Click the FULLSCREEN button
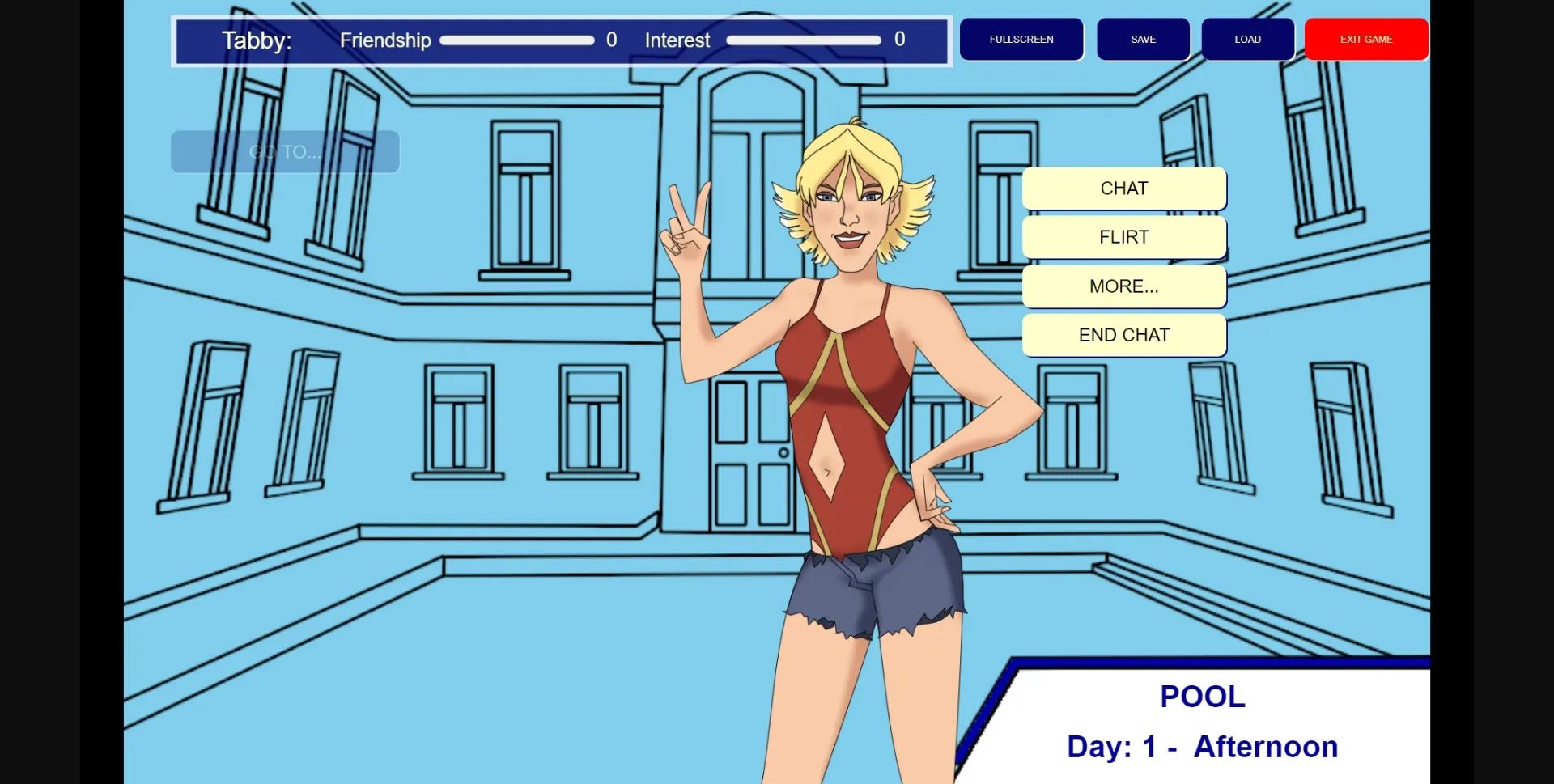This screenshot has width=1554, height=784. click(1021, 39)
